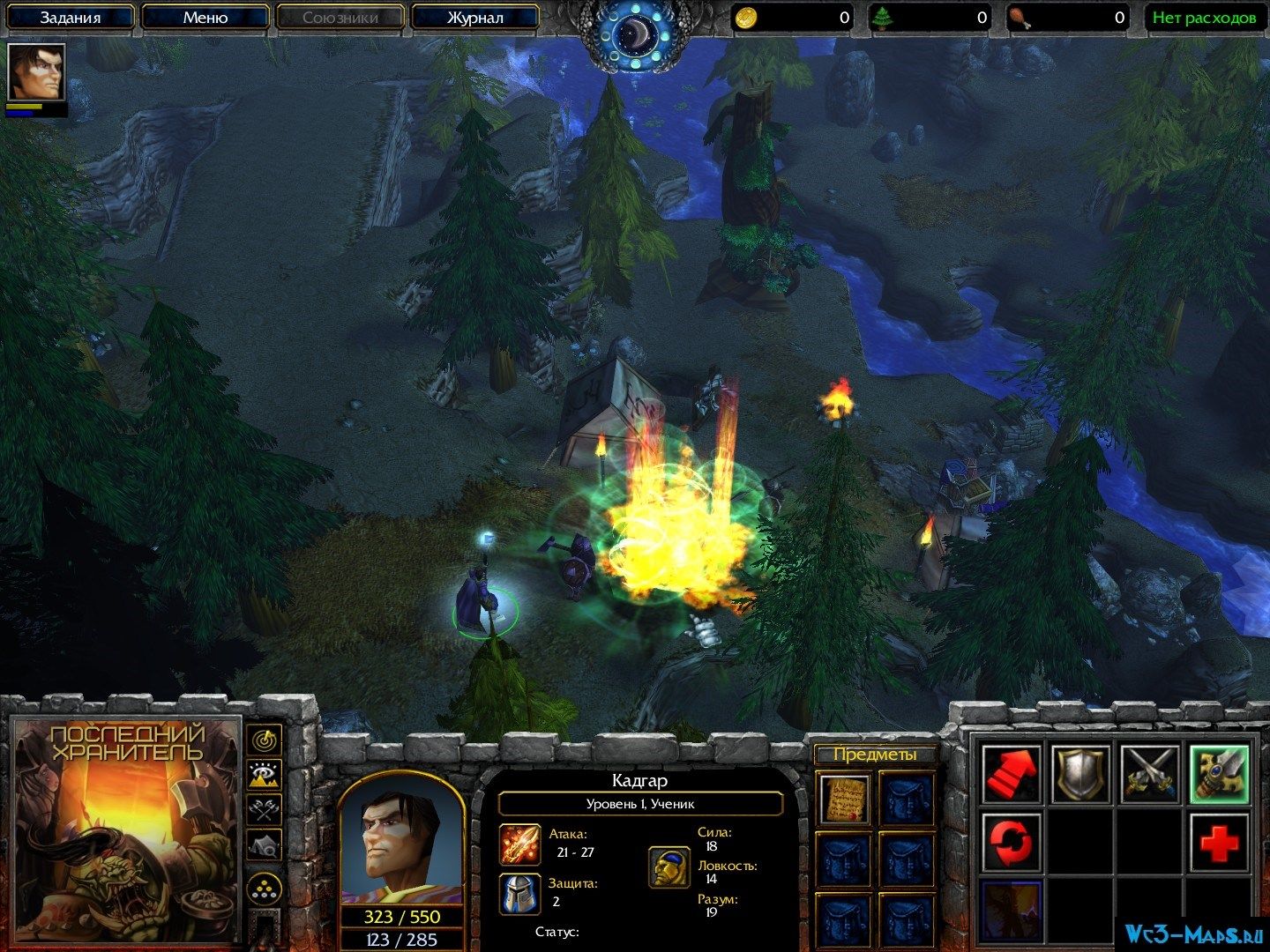Activate the Attack crossed swords command
The width and height of the screenshot is (1270, 952).
click(x=1151, y=773)
